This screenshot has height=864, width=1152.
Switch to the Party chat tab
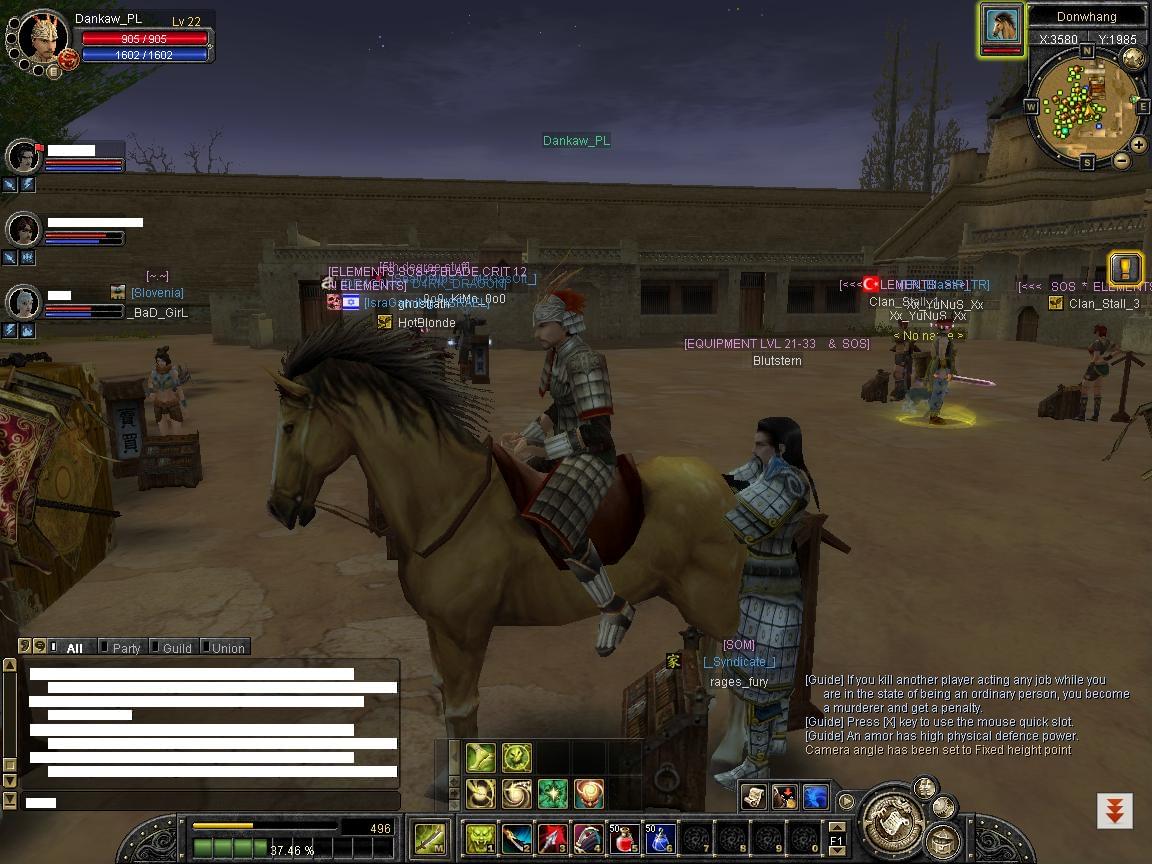(126, 648)
